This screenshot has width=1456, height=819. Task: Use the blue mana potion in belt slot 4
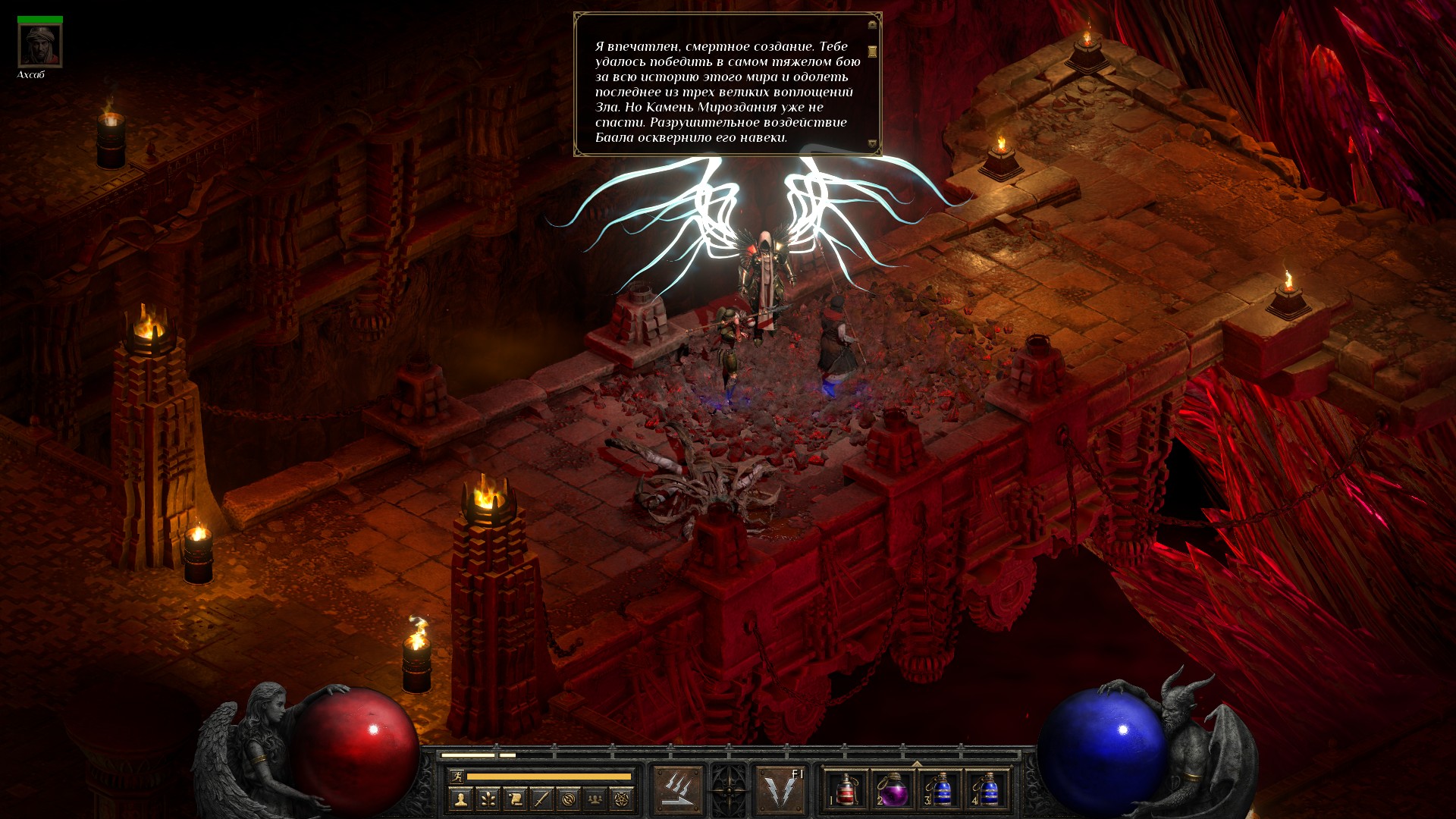(988, 790)
